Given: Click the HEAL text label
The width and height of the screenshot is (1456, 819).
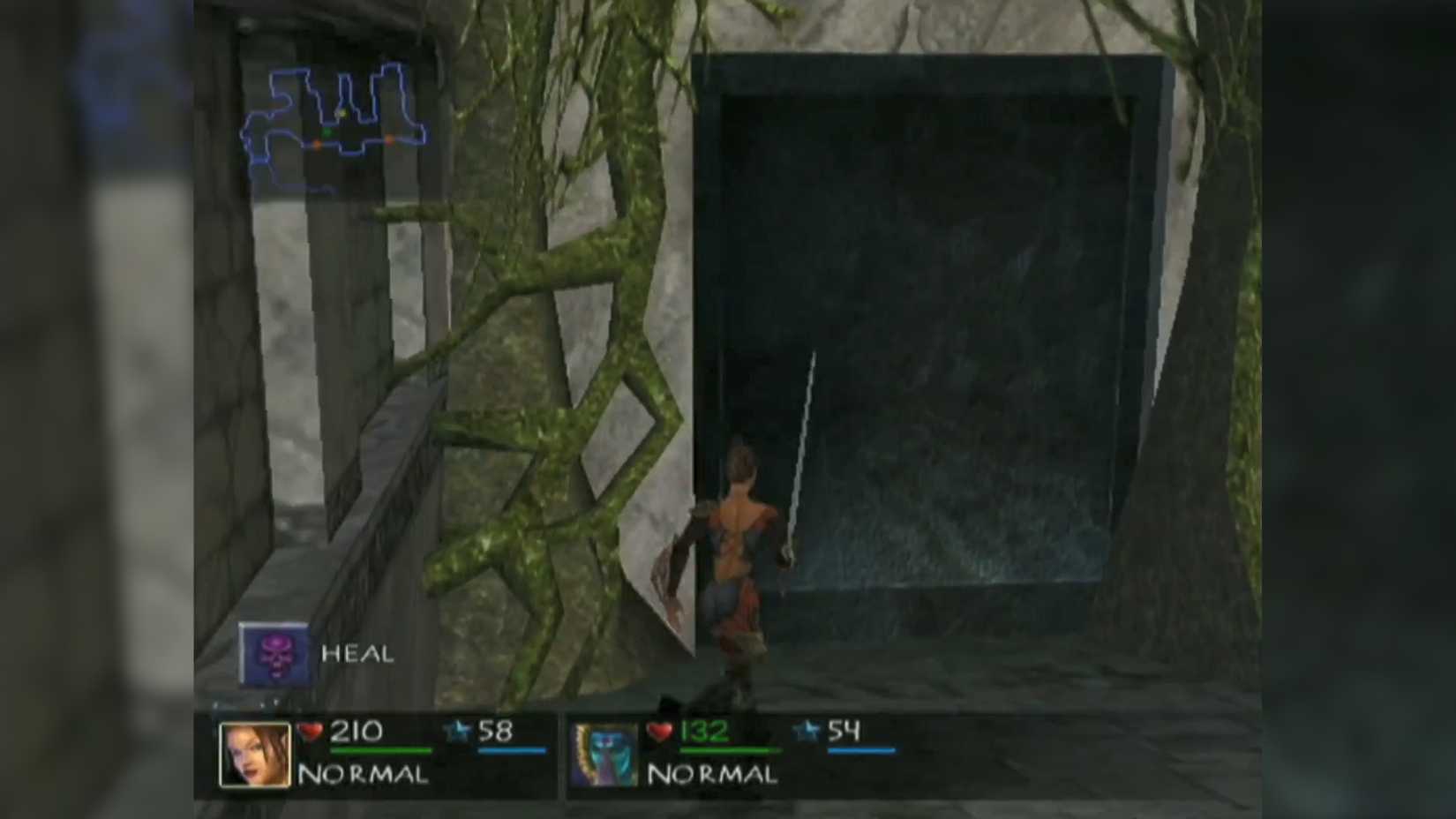Looking at the screenshot, I should (356, 655).
